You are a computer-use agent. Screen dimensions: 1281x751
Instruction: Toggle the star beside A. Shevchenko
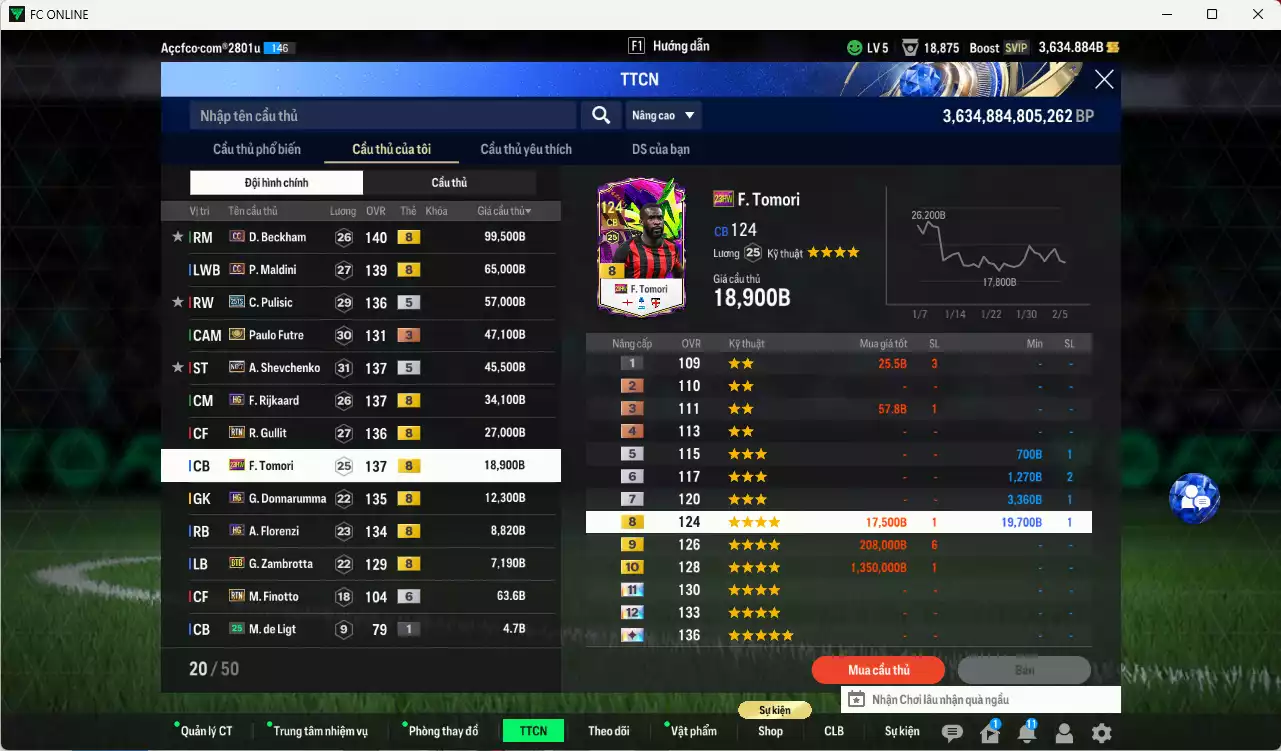click(177, 367)
